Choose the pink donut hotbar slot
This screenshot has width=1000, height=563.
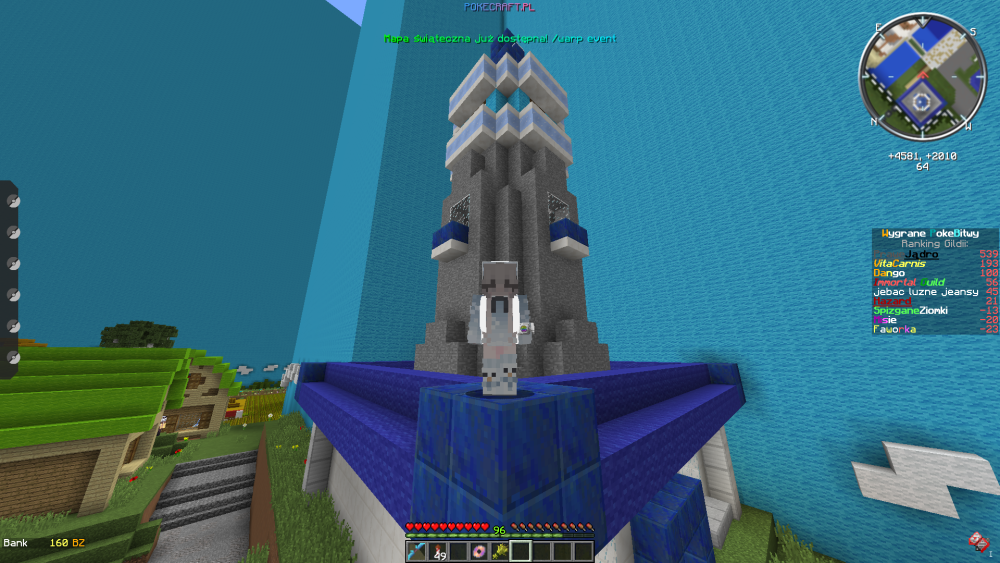click(479, 551)
